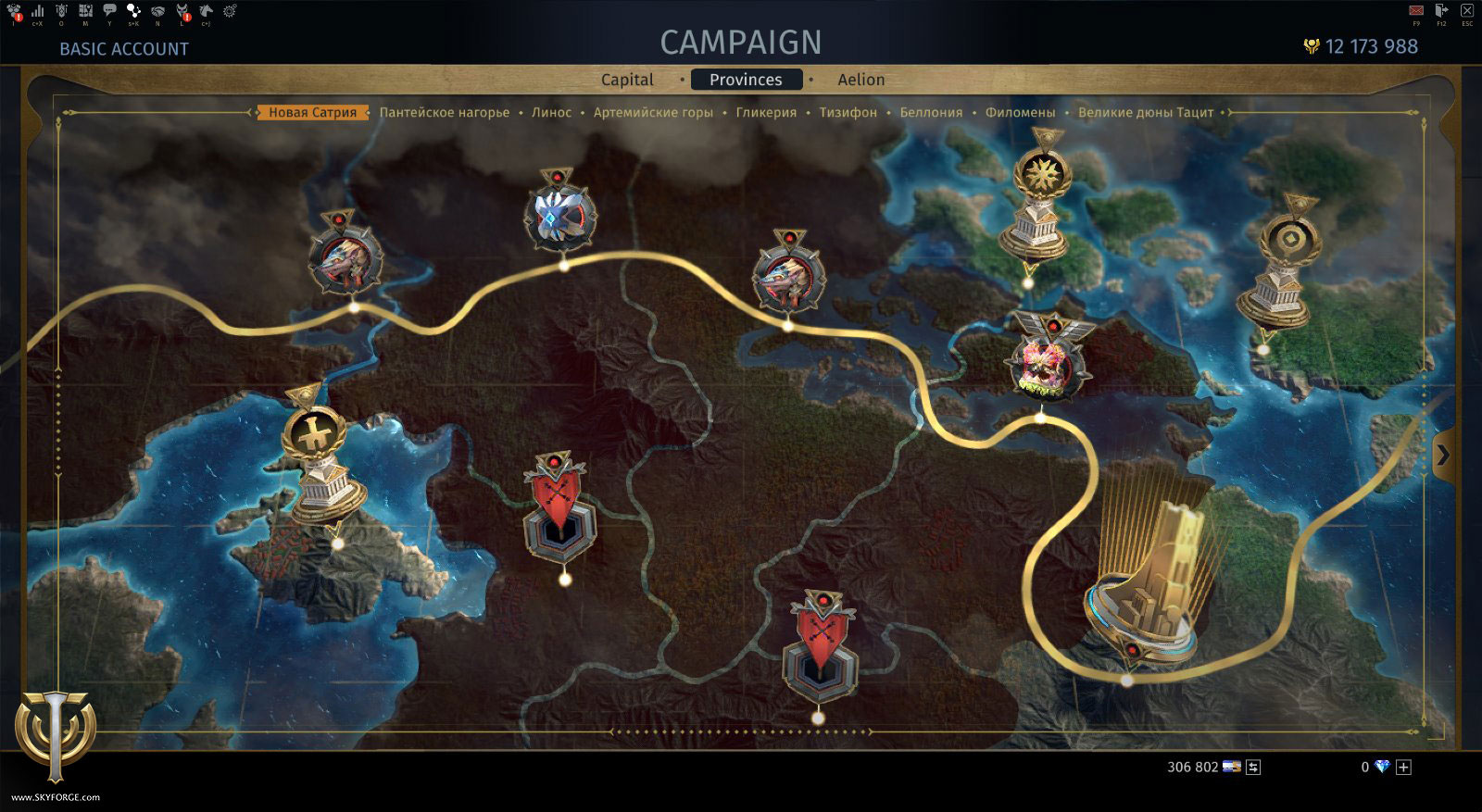
Task: Expand the side panel with the right chevron
Action: 1445,454
